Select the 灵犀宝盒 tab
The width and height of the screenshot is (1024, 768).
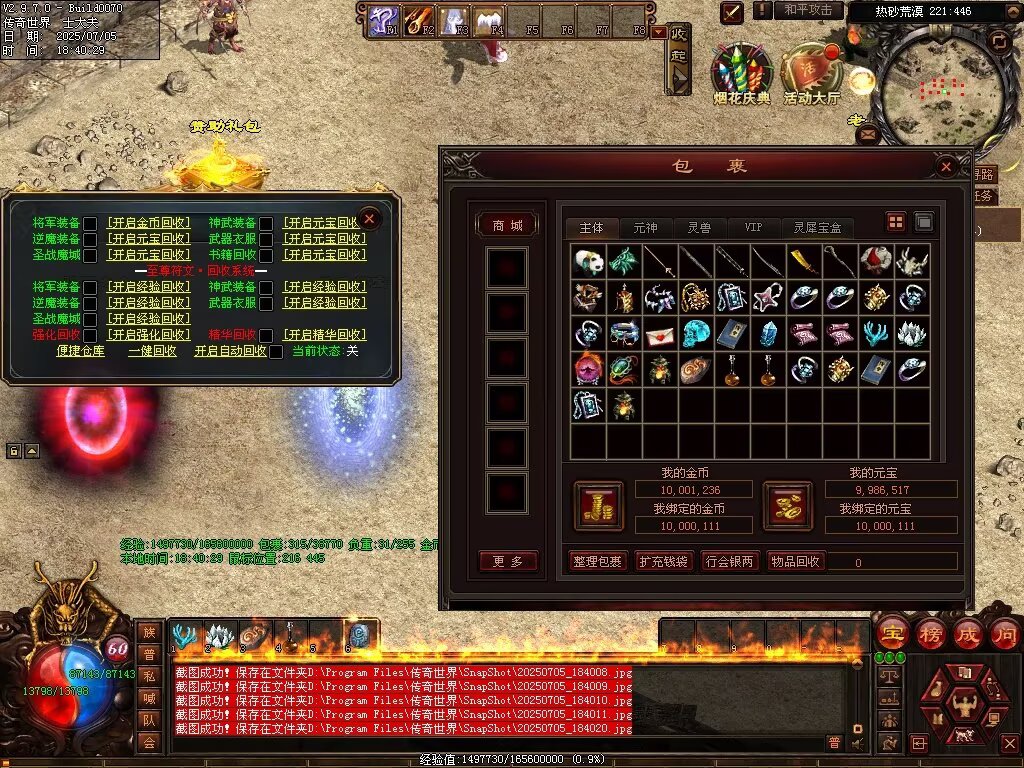tap(817, 228)
